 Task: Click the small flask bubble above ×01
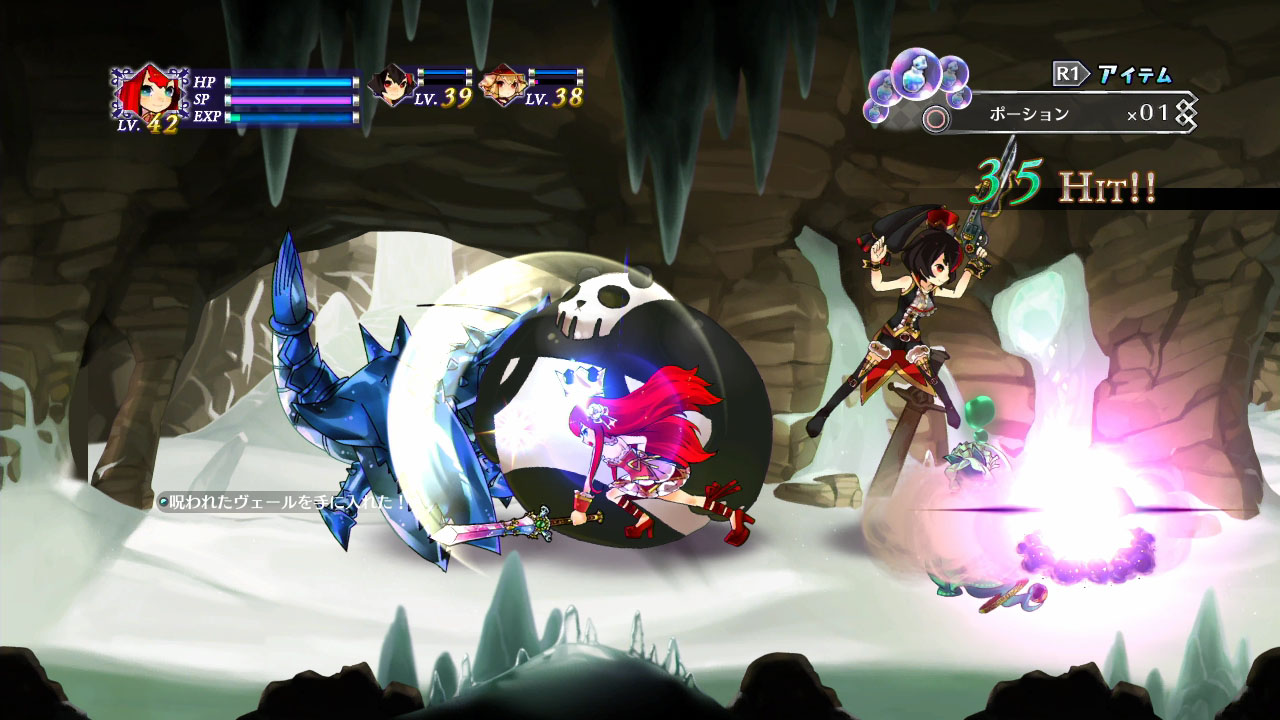coord(957,98)
